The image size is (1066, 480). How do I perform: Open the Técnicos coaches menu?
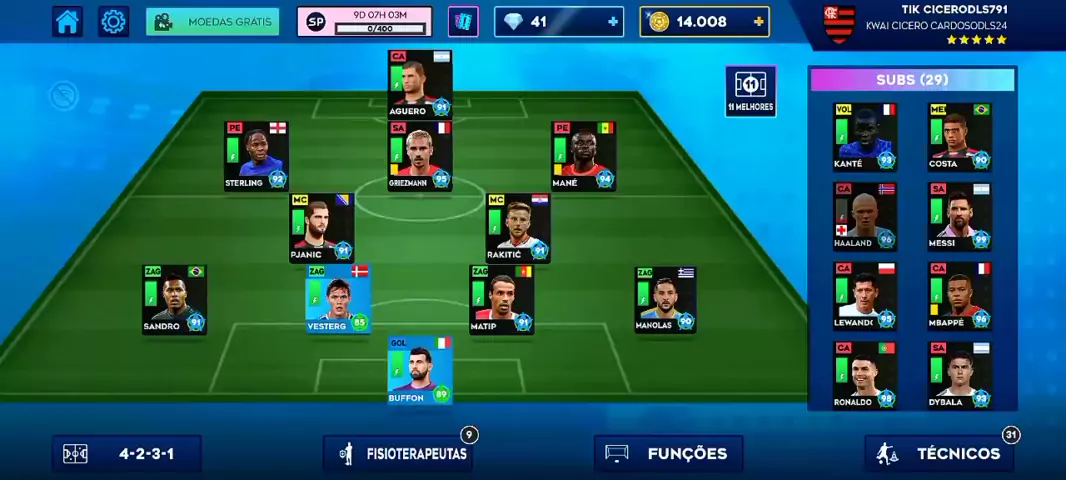click(939, 453)
